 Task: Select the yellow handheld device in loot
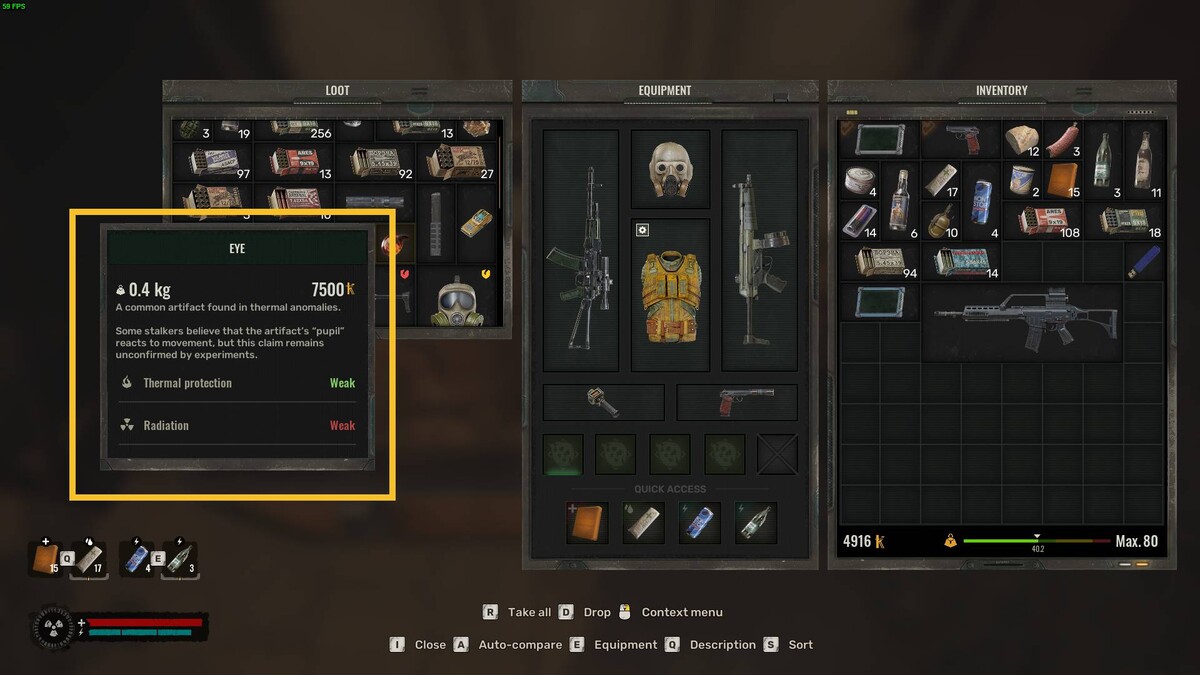[x=477, y=222]
